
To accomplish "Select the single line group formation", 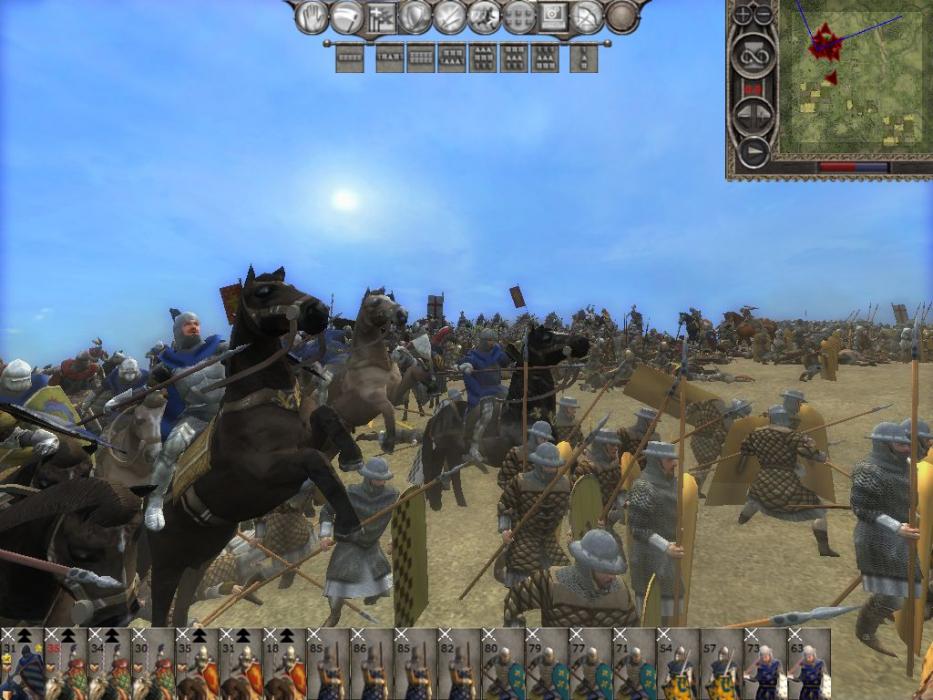I will 349,58.
